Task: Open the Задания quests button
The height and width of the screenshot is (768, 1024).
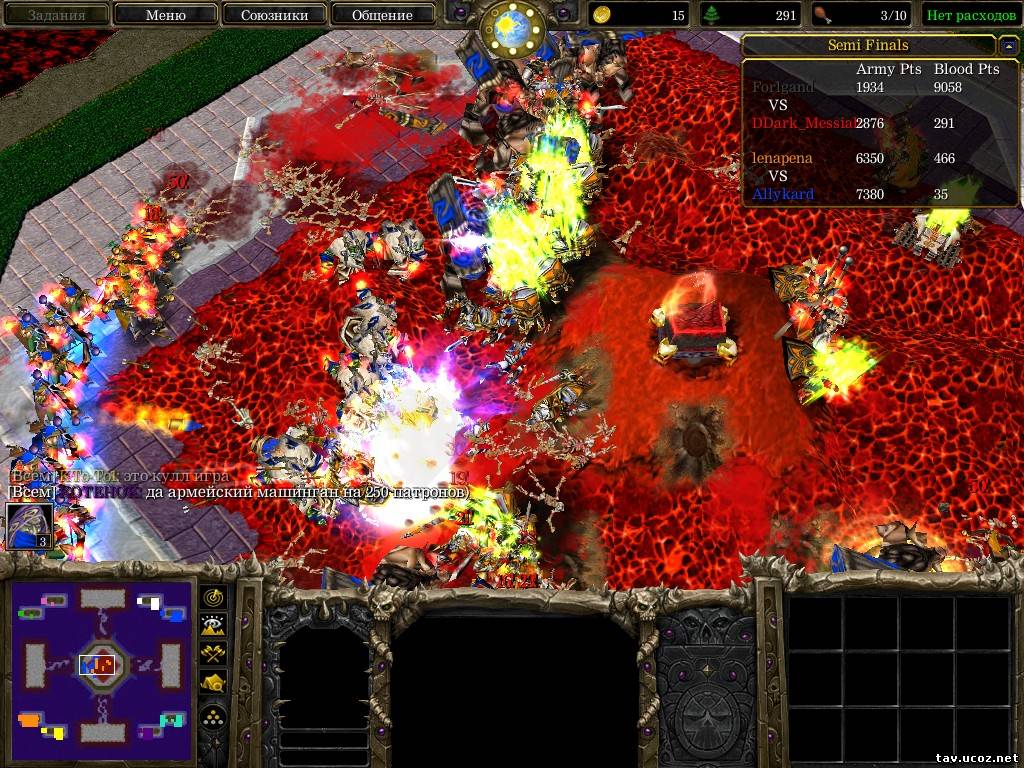Action: coord(55,15)
